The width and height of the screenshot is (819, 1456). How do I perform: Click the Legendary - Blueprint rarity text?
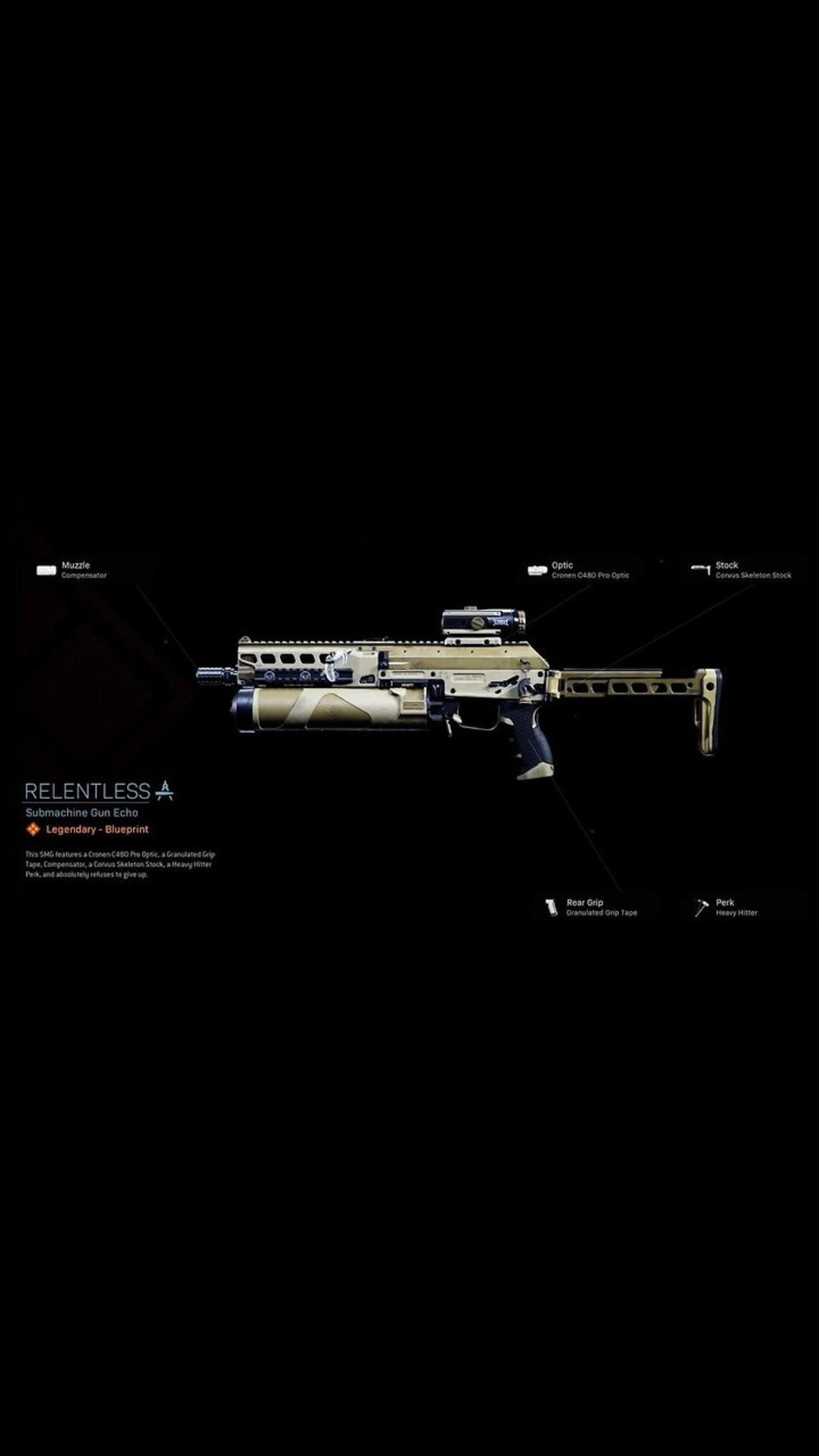coord(96,828)
